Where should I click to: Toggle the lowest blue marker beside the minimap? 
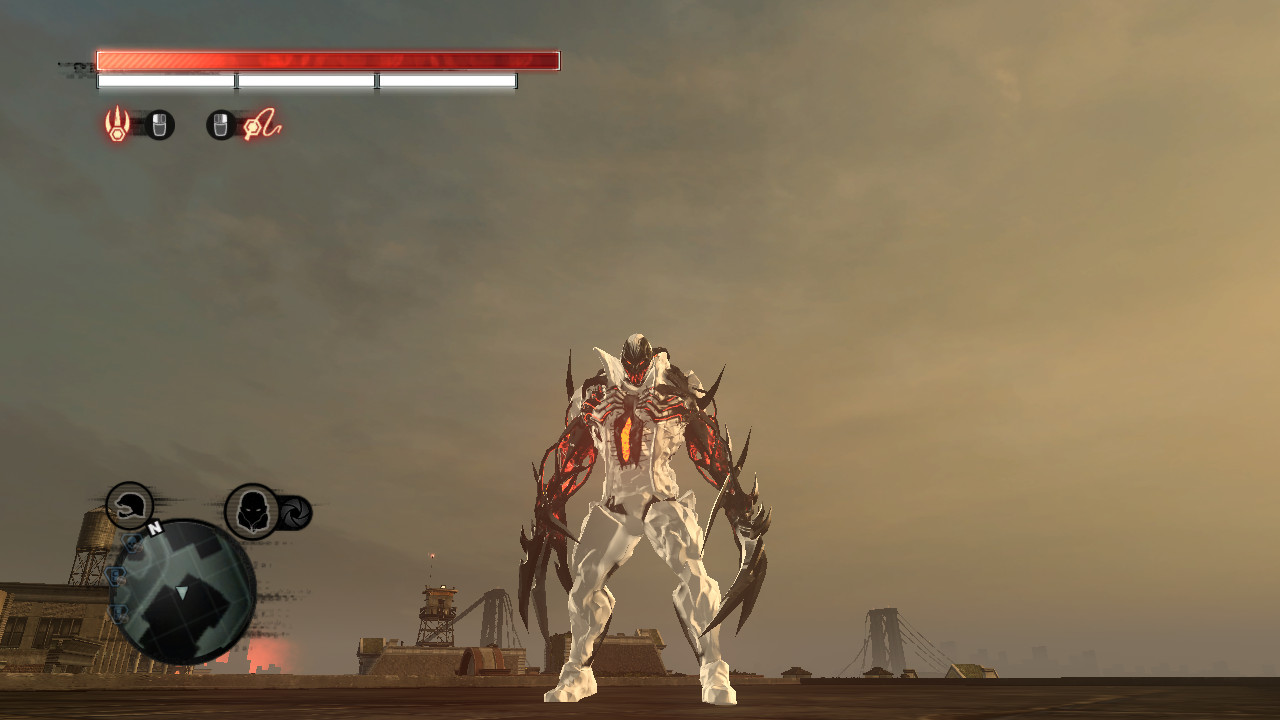coord(117,612)
